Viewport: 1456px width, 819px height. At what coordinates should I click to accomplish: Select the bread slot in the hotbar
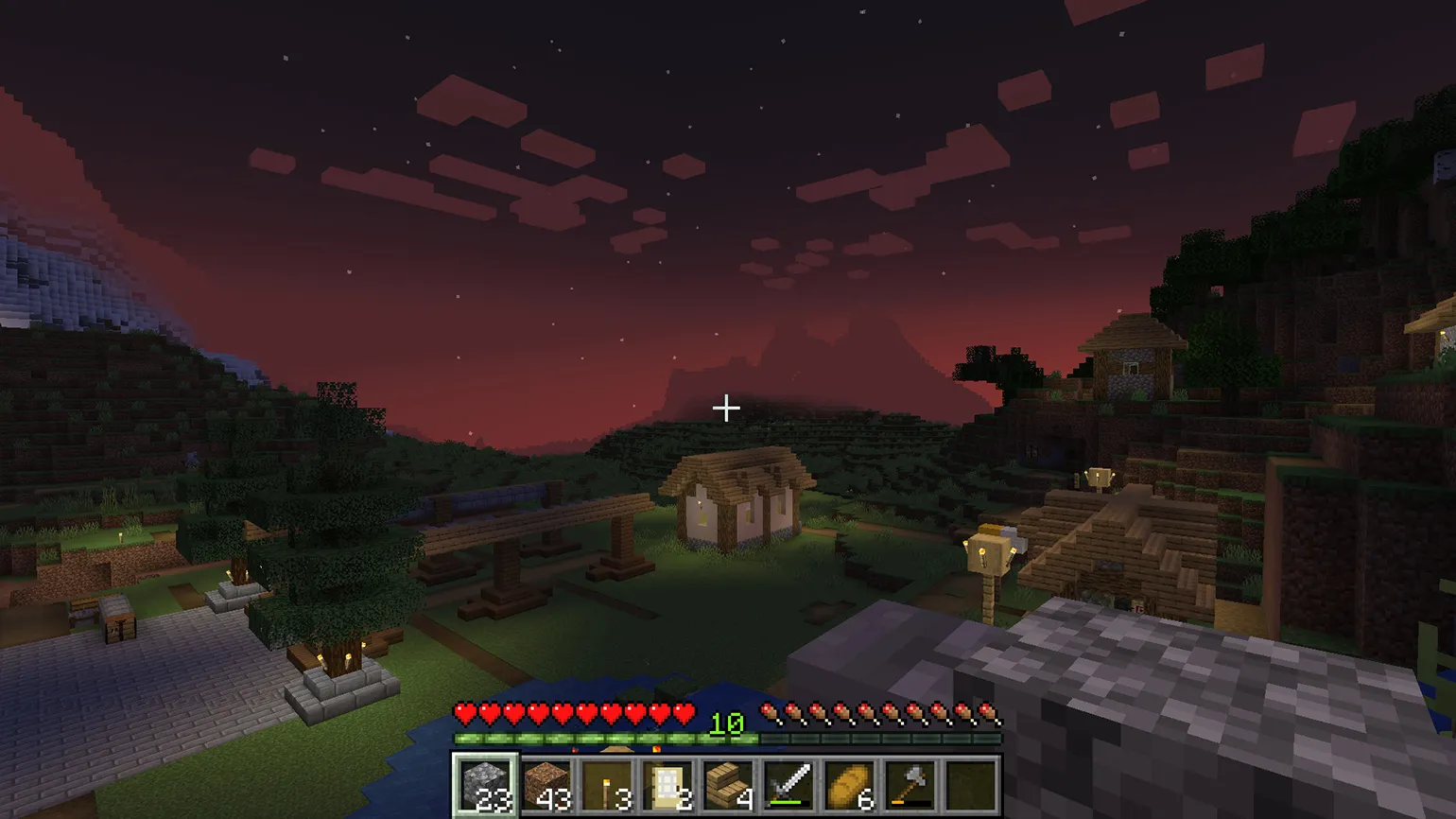(849, 785)
